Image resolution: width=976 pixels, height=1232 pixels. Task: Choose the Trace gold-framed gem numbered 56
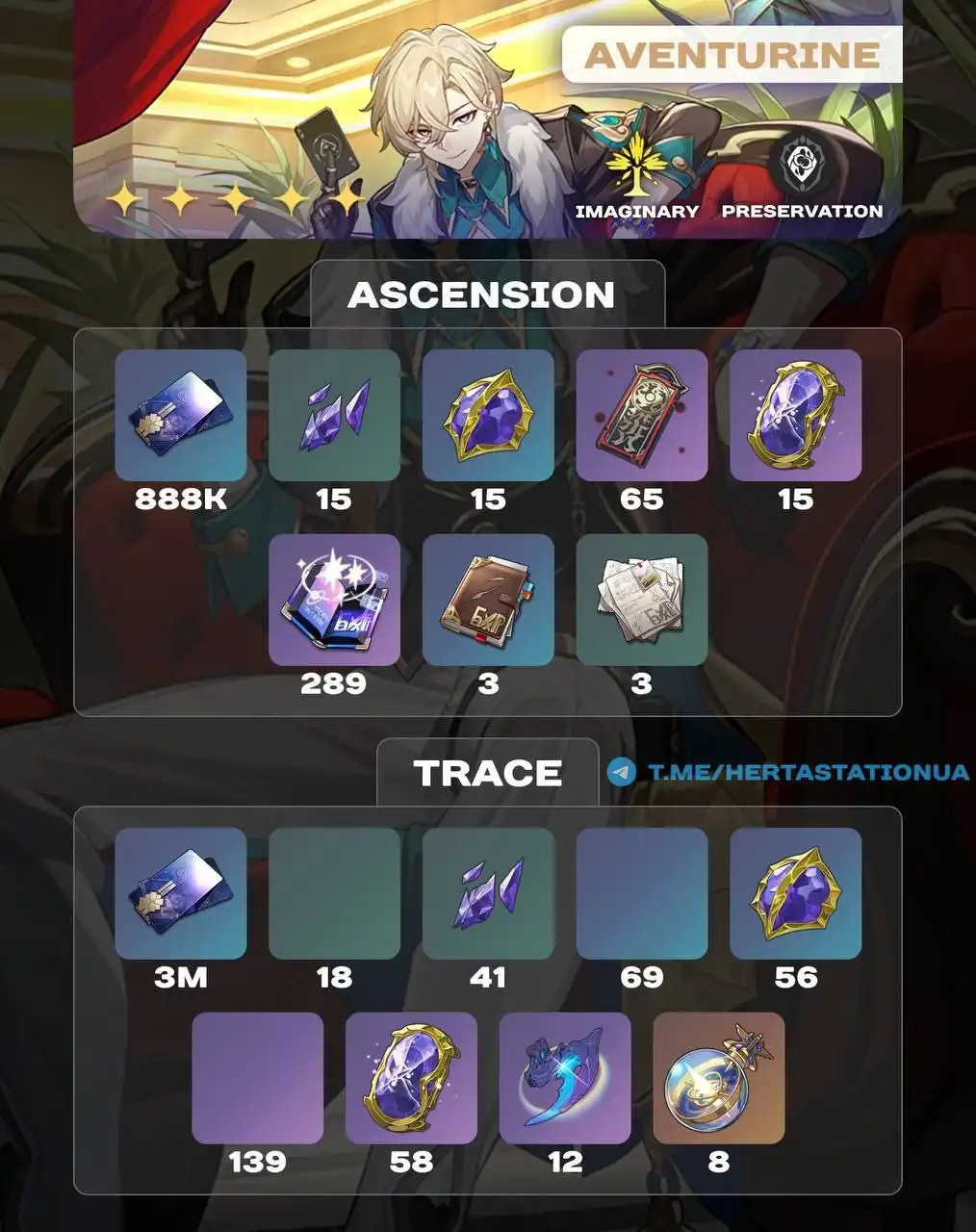[x=796, y=892]
